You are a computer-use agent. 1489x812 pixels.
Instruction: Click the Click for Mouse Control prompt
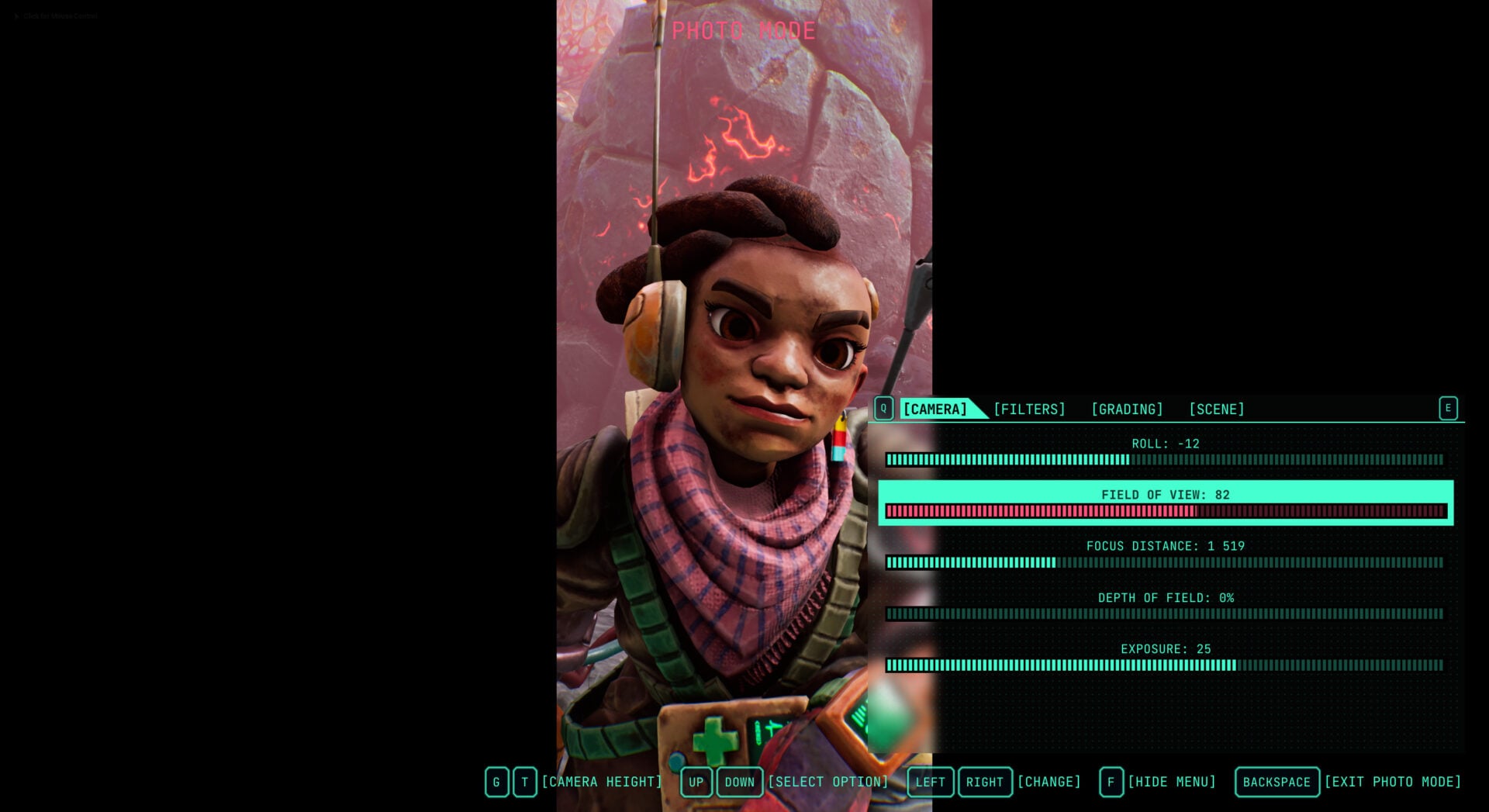pyautogui.click(x=54, y=16)
